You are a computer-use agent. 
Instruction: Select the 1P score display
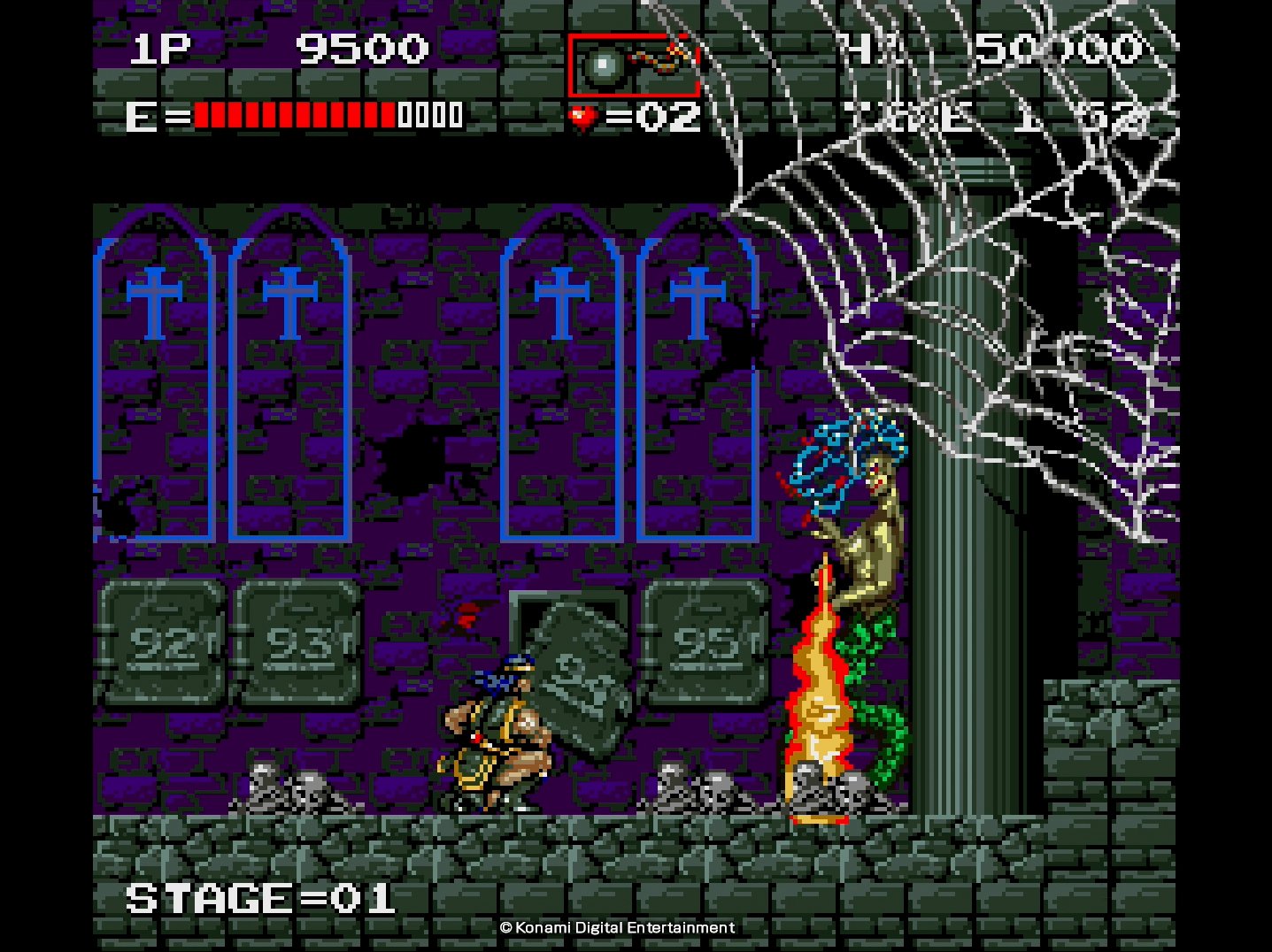(159, 49)
